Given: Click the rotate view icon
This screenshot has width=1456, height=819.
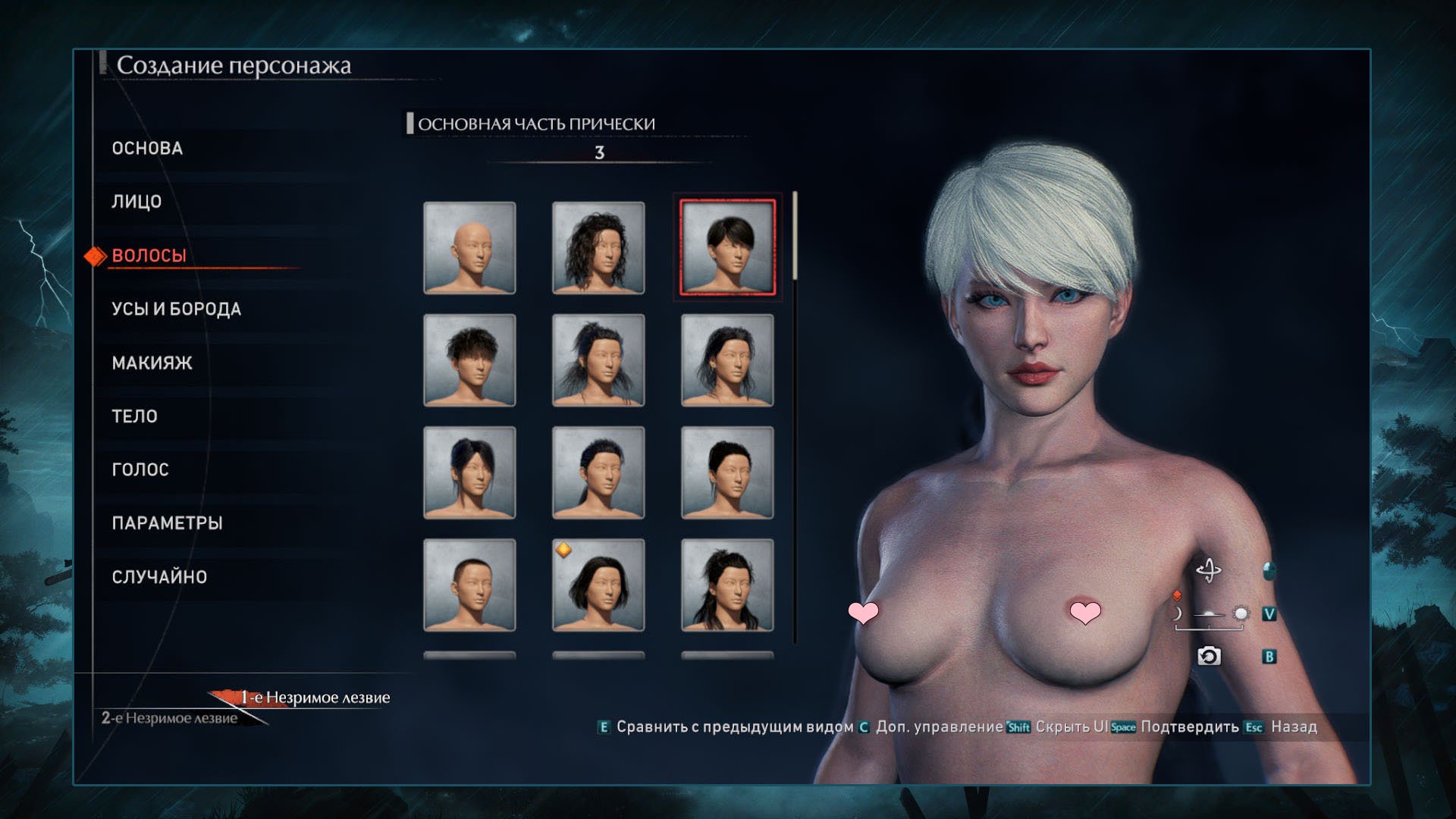Looking at the screenshot, I should point(1209,570).
